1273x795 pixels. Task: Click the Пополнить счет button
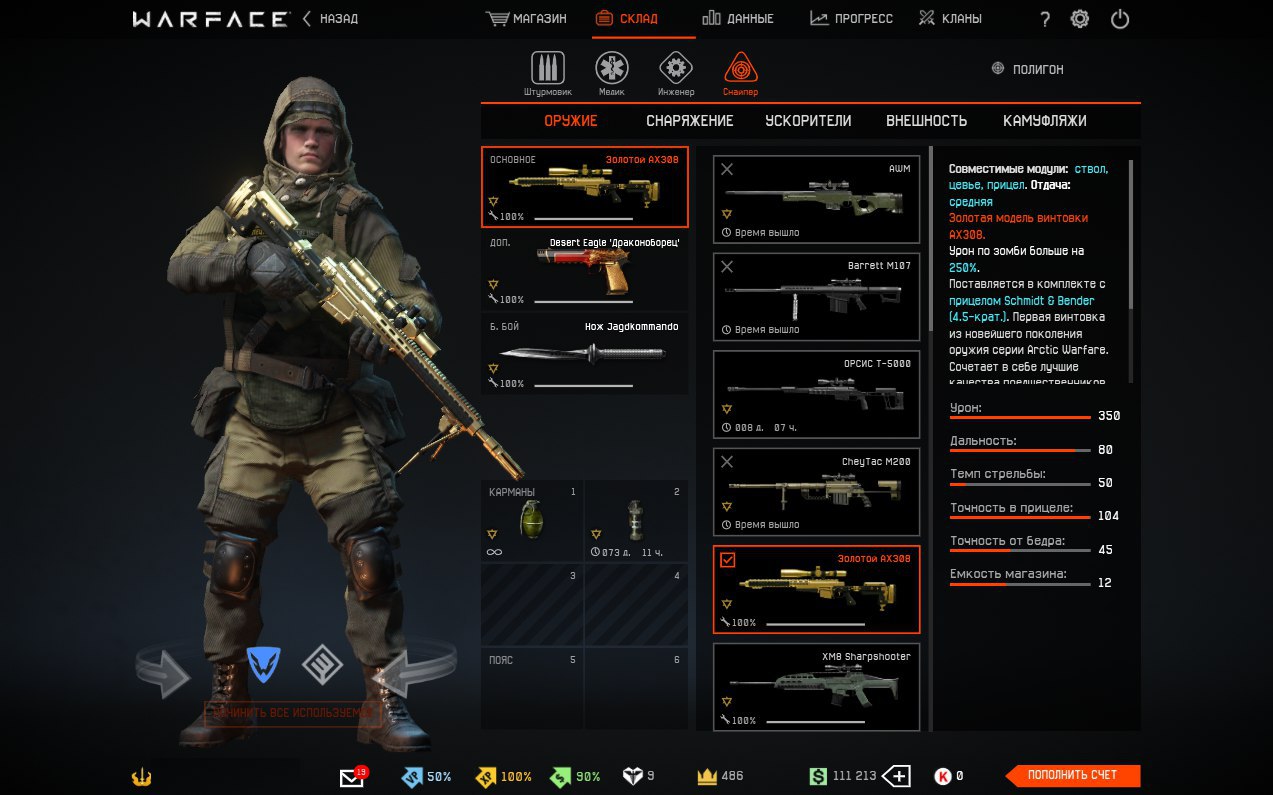[x=1072, y=775]
